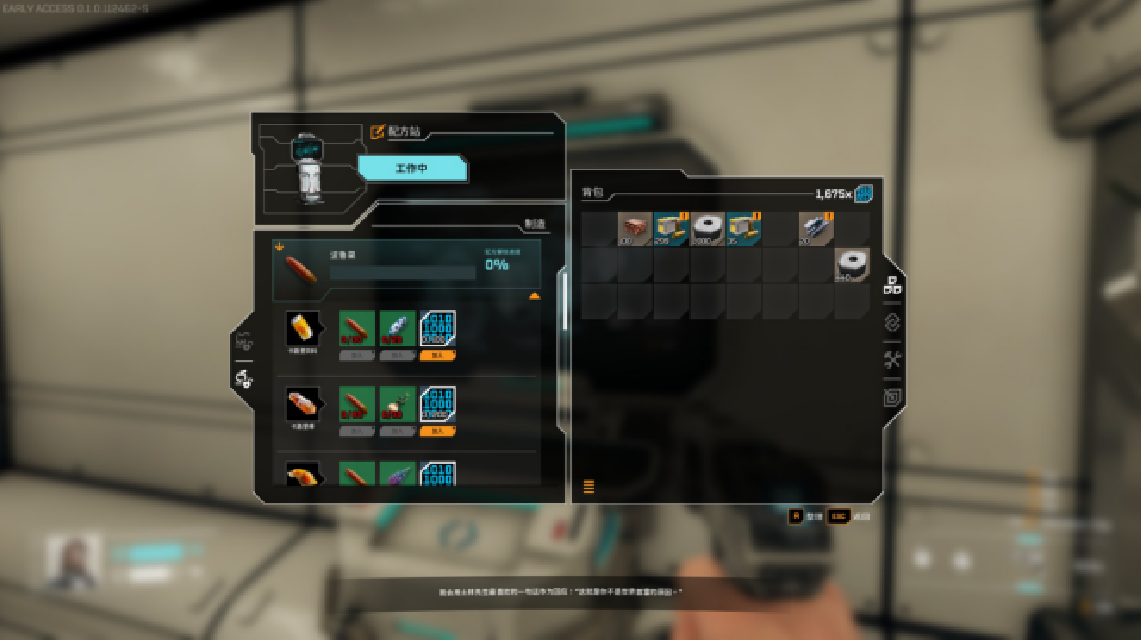Toggle the cyan 工作中 working status button

[412, 168]
